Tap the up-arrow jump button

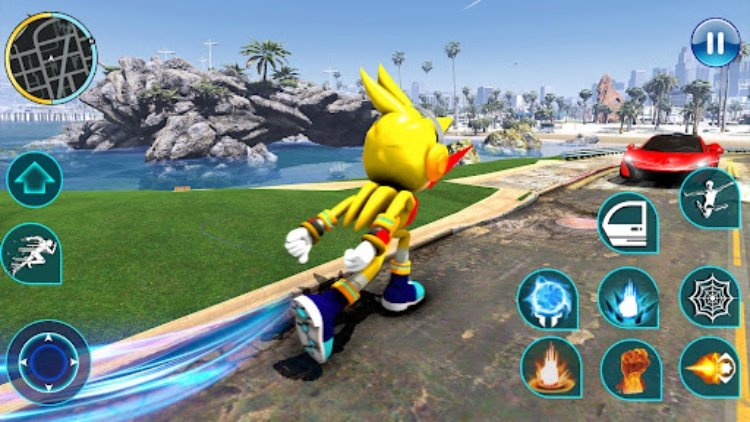pyautogui.click(x=34, y=180)
